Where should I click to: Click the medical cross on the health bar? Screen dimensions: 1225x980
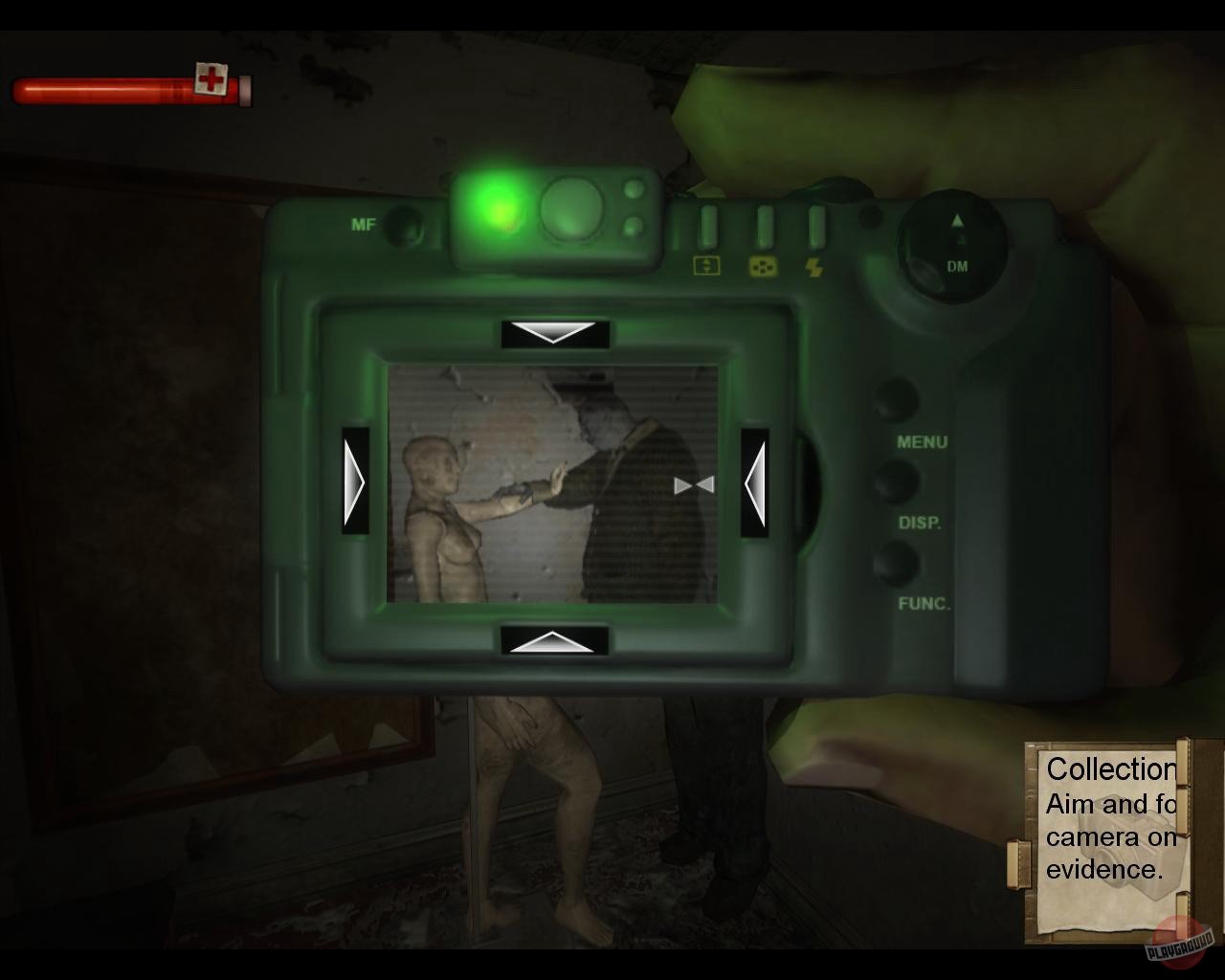coord(210,77)
